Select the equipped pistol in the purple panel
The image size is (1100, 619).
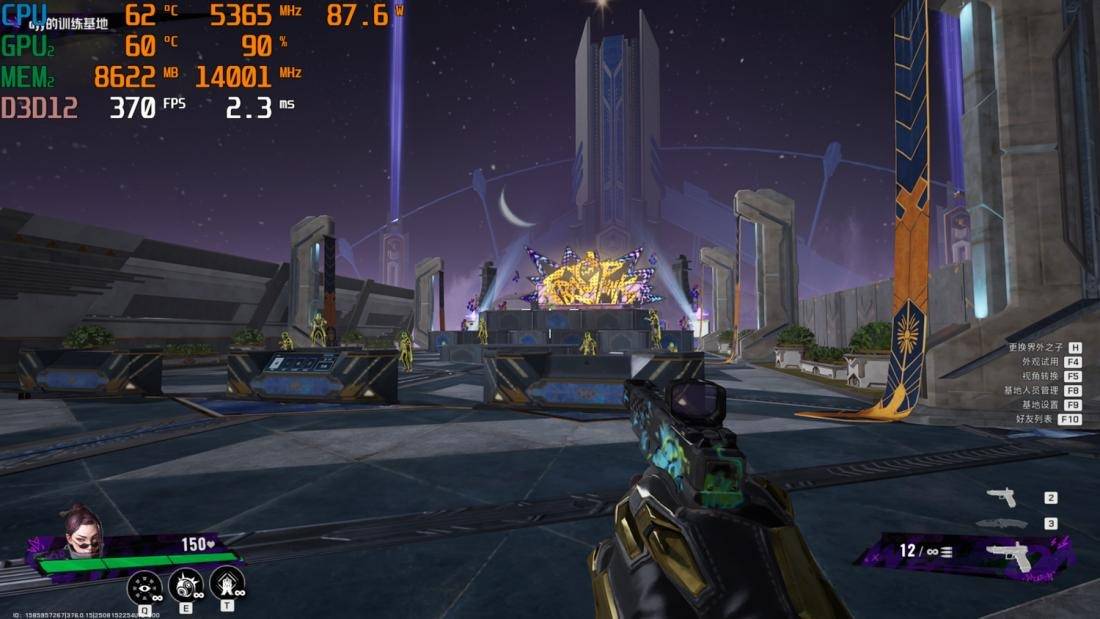point(1007,555)
